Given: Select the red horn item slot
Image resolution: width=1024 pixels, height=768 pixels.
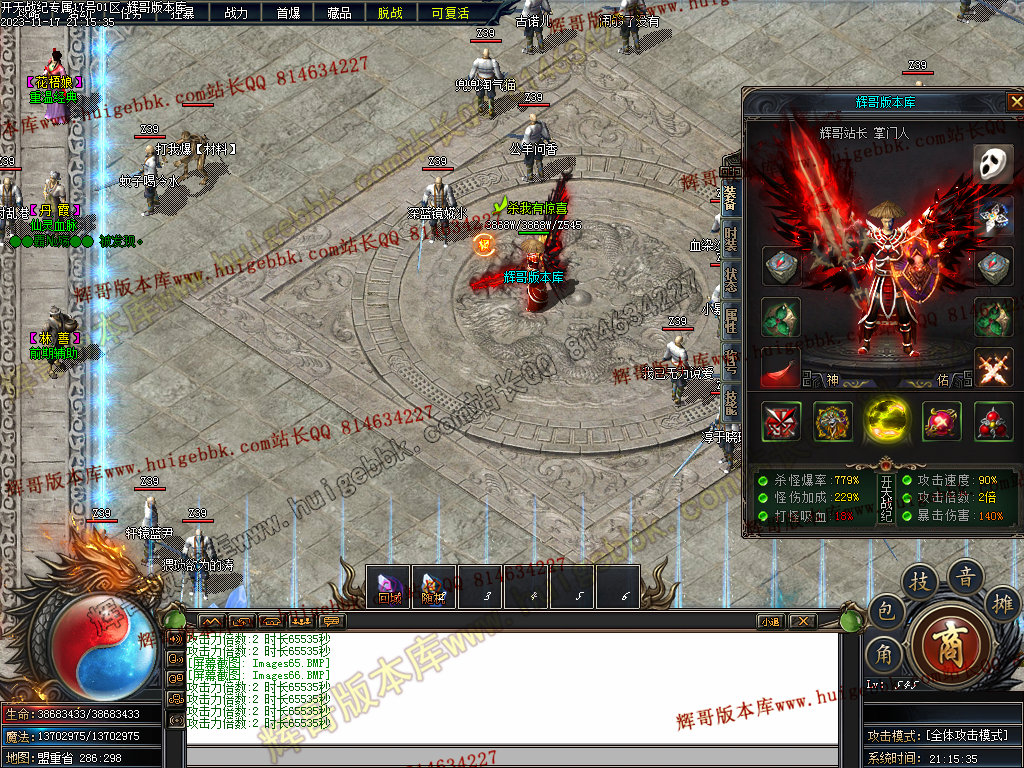Looking at the screenshot, I should 780,370.
